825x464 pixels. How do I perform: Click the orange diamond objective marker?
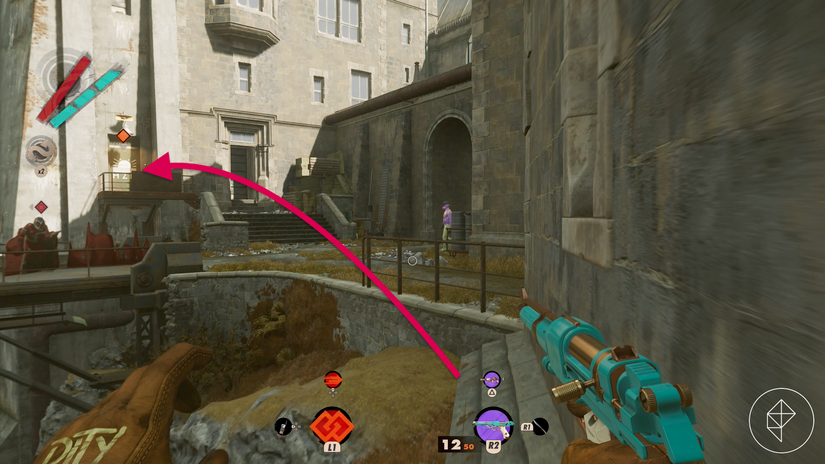123,136
